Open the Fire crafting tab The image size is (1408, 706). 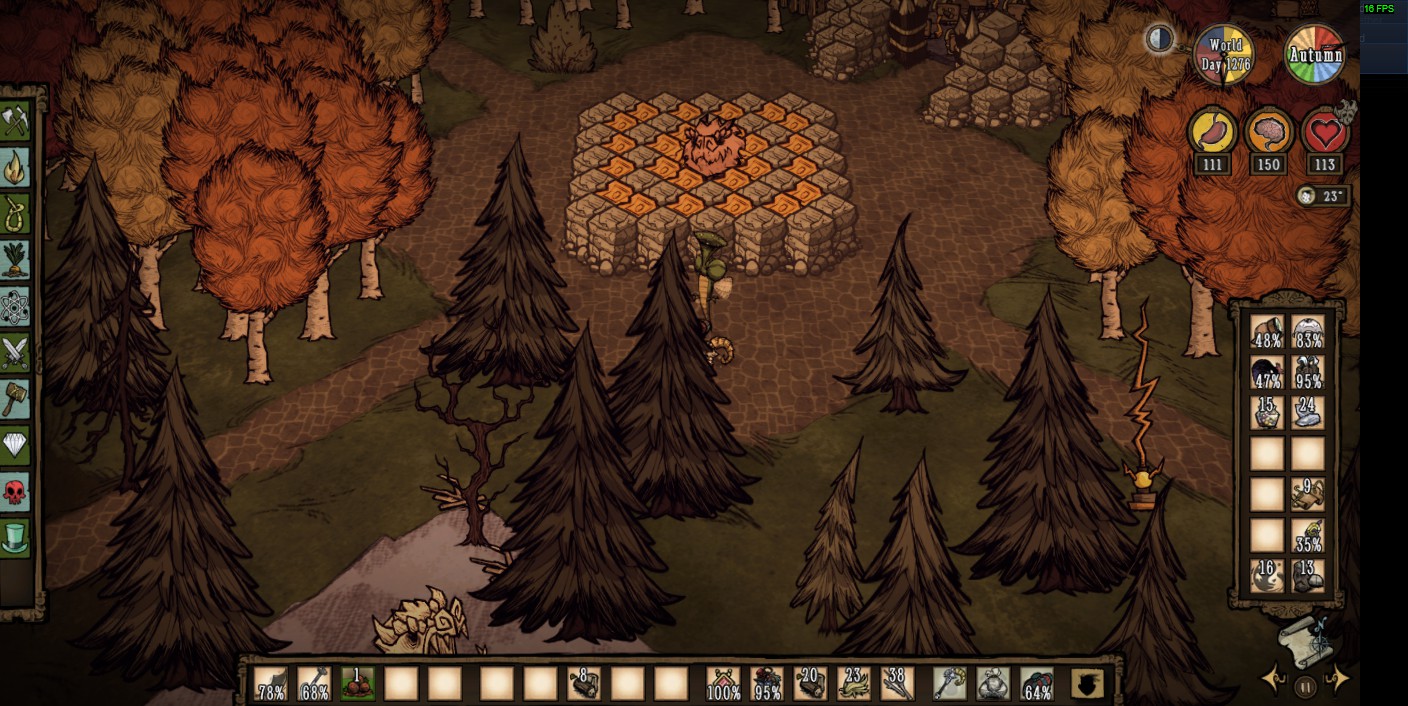(x=16, y=168)
